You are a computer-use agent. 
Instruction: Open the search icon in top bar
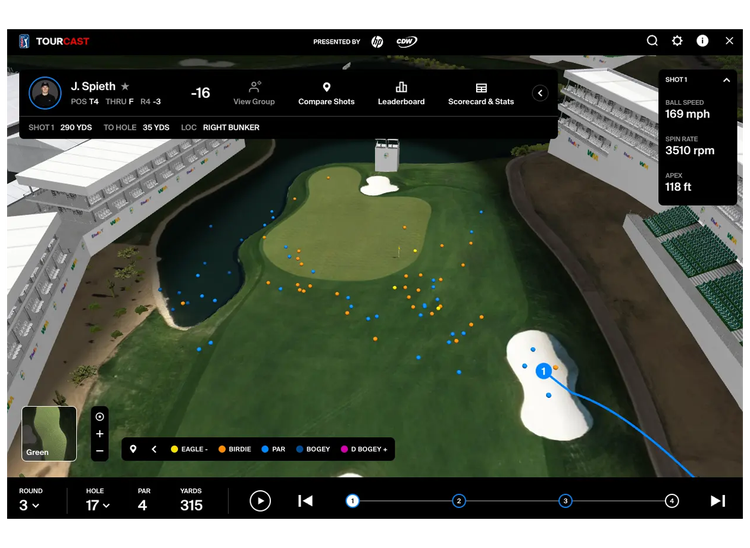tap(652, 41)
